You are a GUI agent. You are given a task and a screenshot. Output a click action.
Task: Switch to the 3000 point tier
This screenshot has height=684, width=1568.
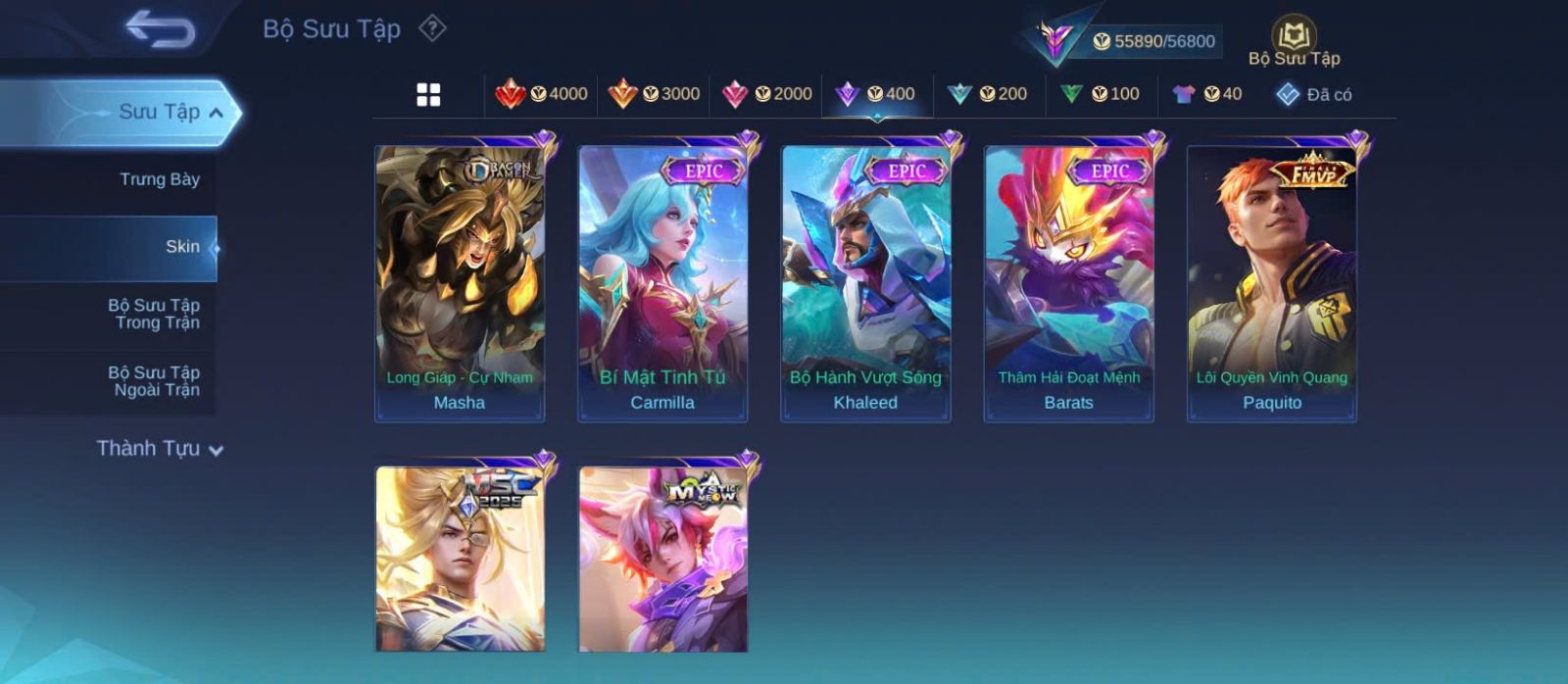point(654,94)
